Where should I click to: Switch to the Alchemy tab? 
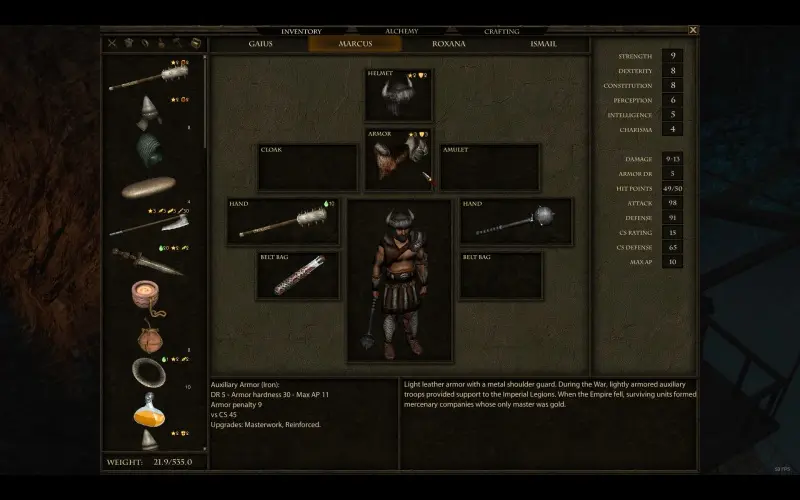pyautogui.click(x=401, y=31)
